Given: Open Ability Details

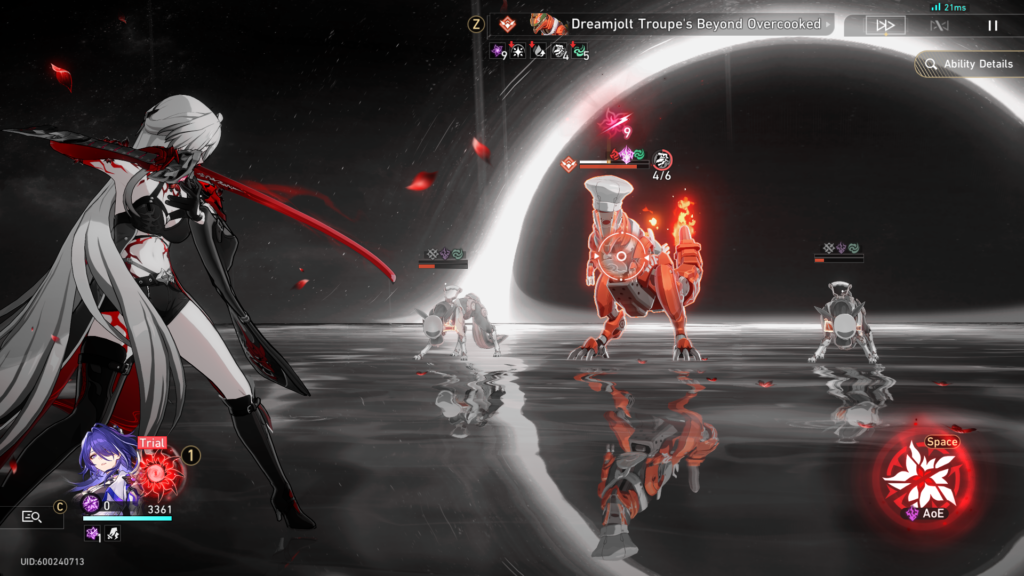Looking at the screenshot, I should (x=967, y=64).
